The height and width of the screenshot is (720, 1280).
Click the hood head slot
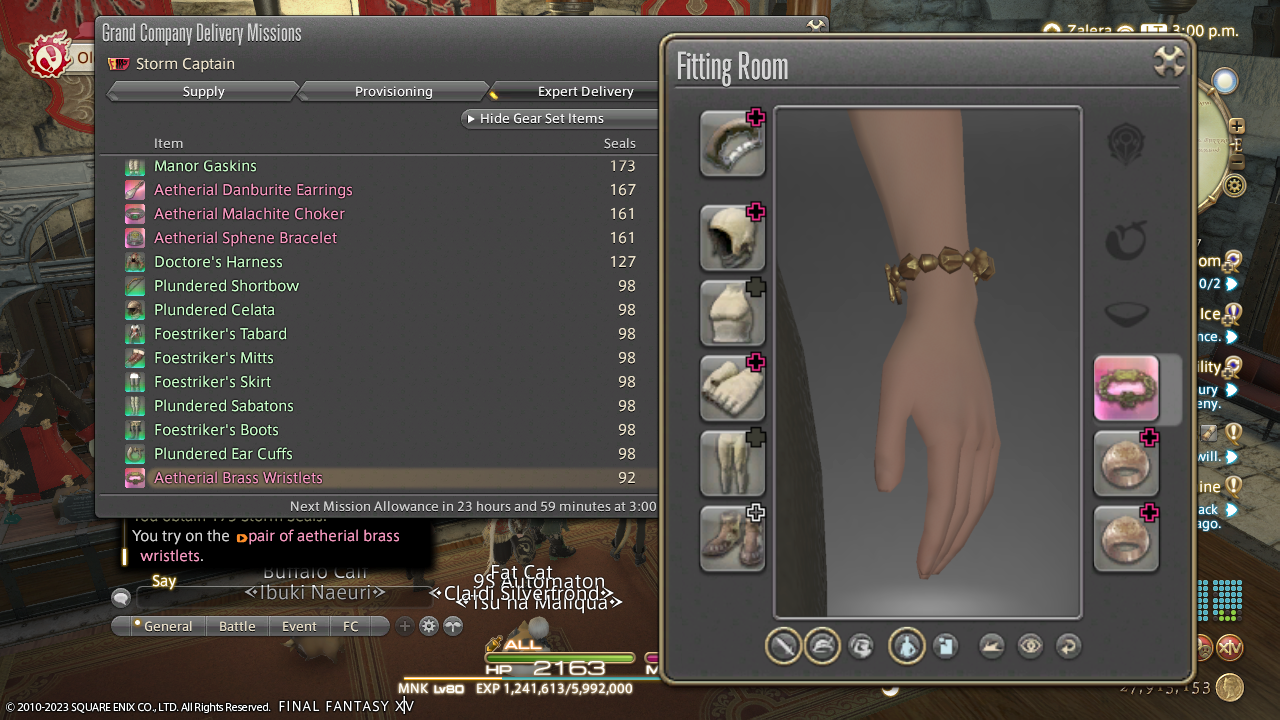coord(732,238)
